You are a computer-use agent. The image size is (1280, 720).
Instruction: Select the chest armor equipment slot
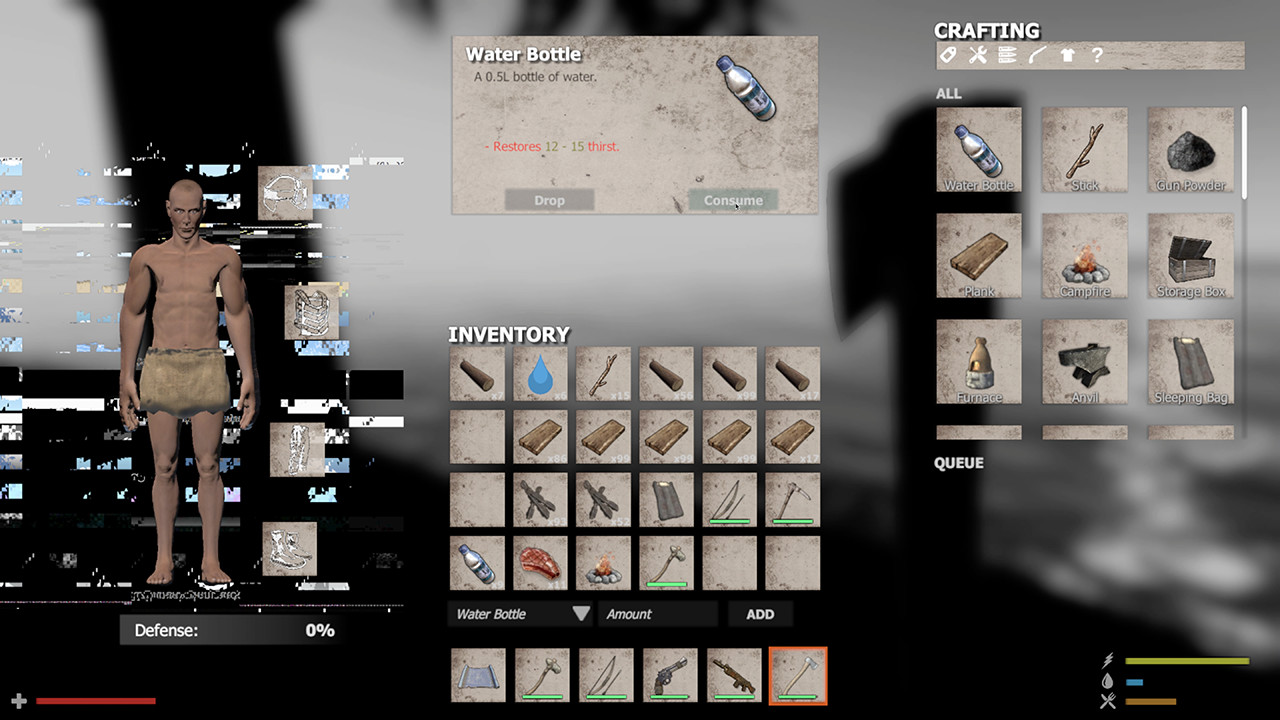pyautogui.click(x=314, y=310)
